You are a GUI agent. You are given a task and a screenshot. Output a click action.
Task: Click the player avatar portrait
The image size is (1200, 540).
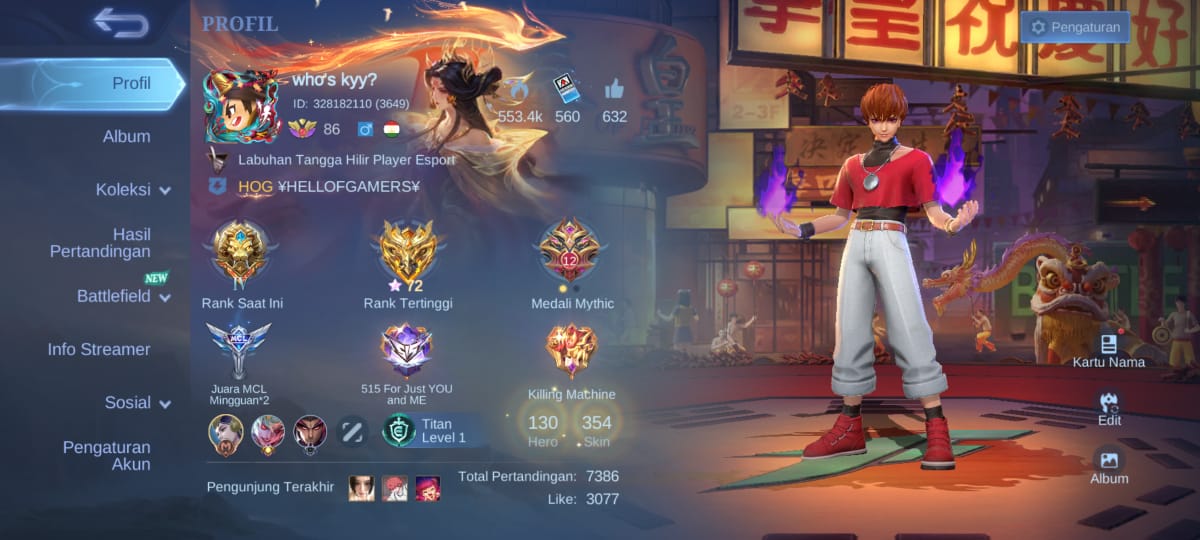click(x=242, y=106)
